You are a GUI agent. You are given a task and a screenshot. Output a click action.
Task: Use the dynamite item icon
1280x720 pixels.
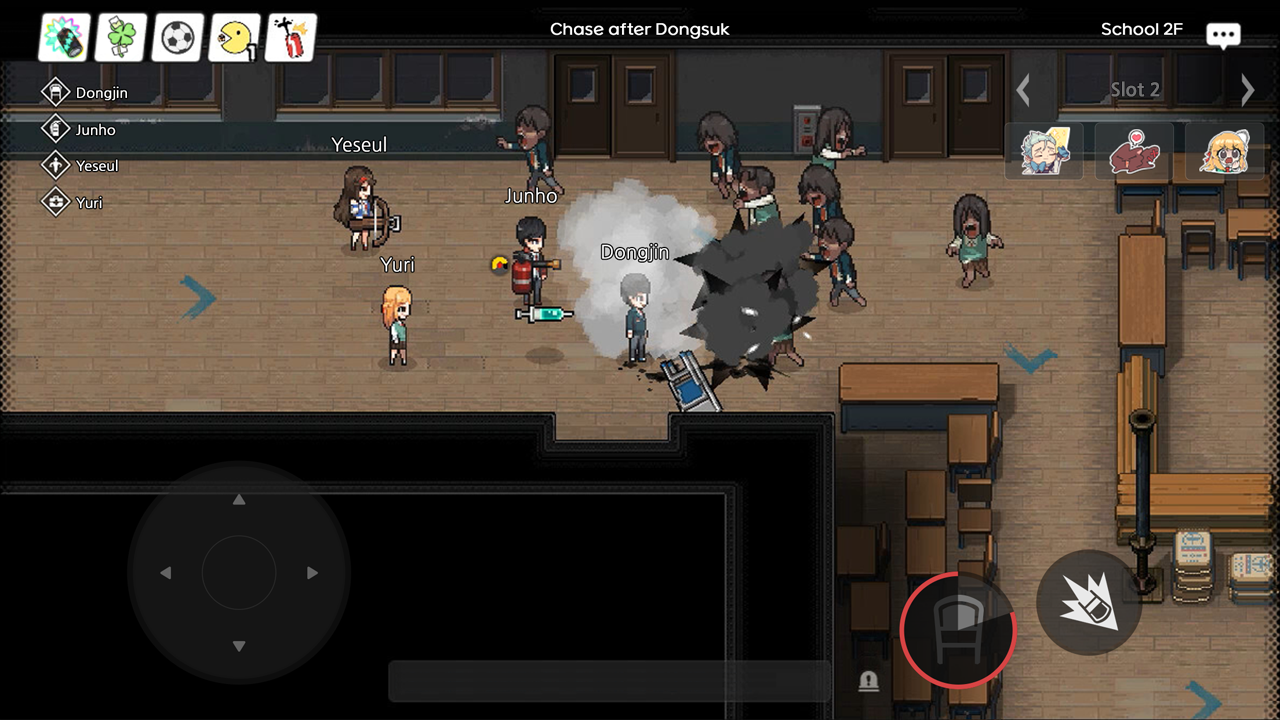[290, 37]
